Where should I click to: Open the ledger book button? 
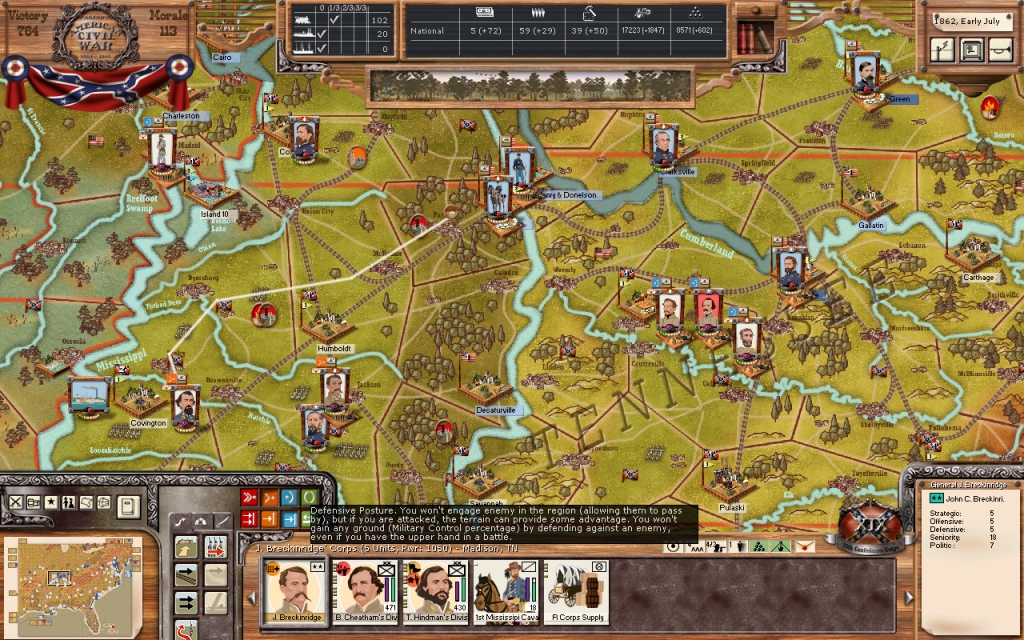(x=128, y=506)
